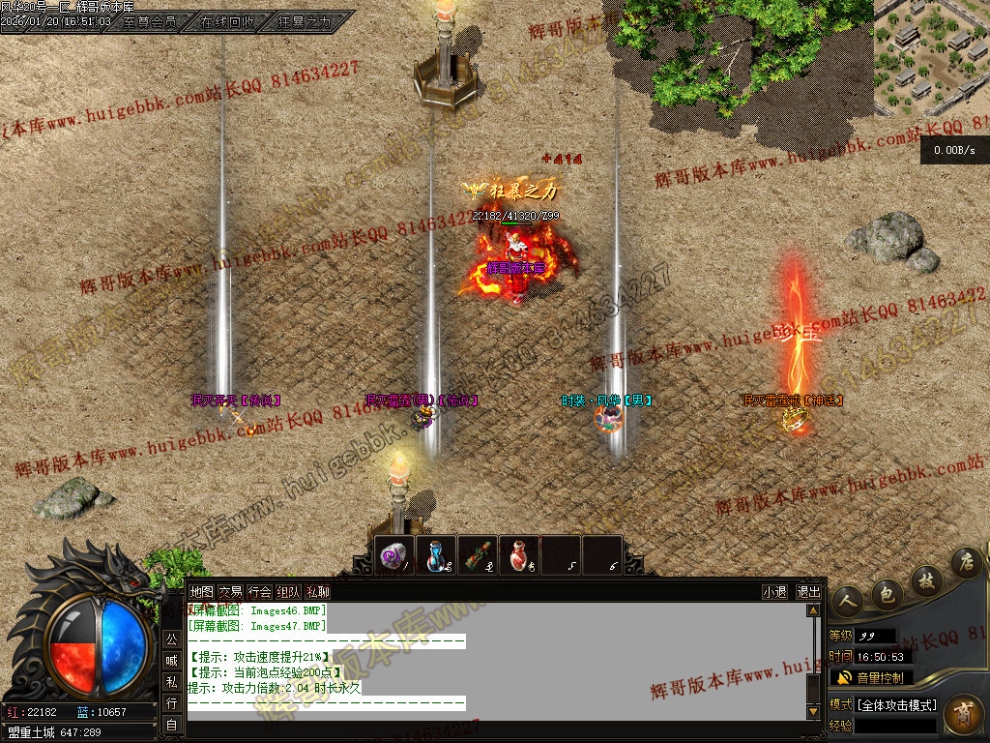This screenshot has width=990, height=743.
Task: Open the 在线回收 recycling panel
Action: [228, 21]
